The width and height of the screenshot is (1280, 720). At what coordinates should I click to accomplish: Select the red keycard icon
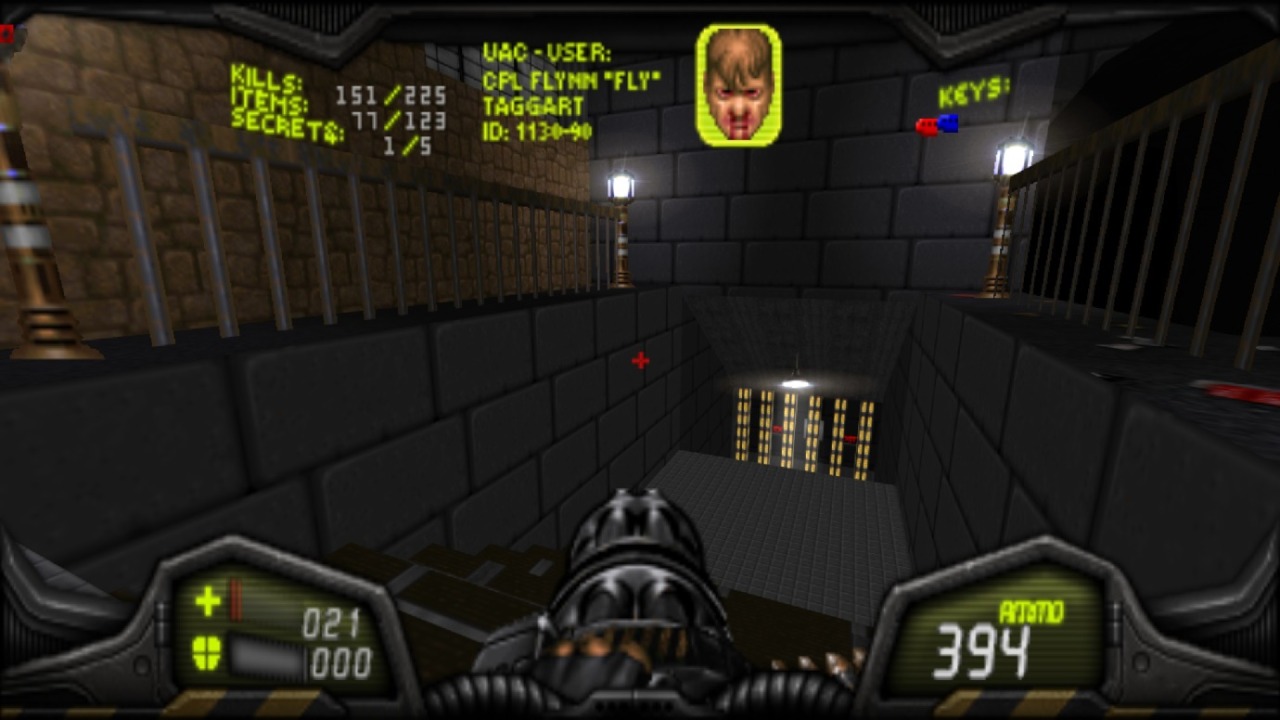tap(926, 126)
